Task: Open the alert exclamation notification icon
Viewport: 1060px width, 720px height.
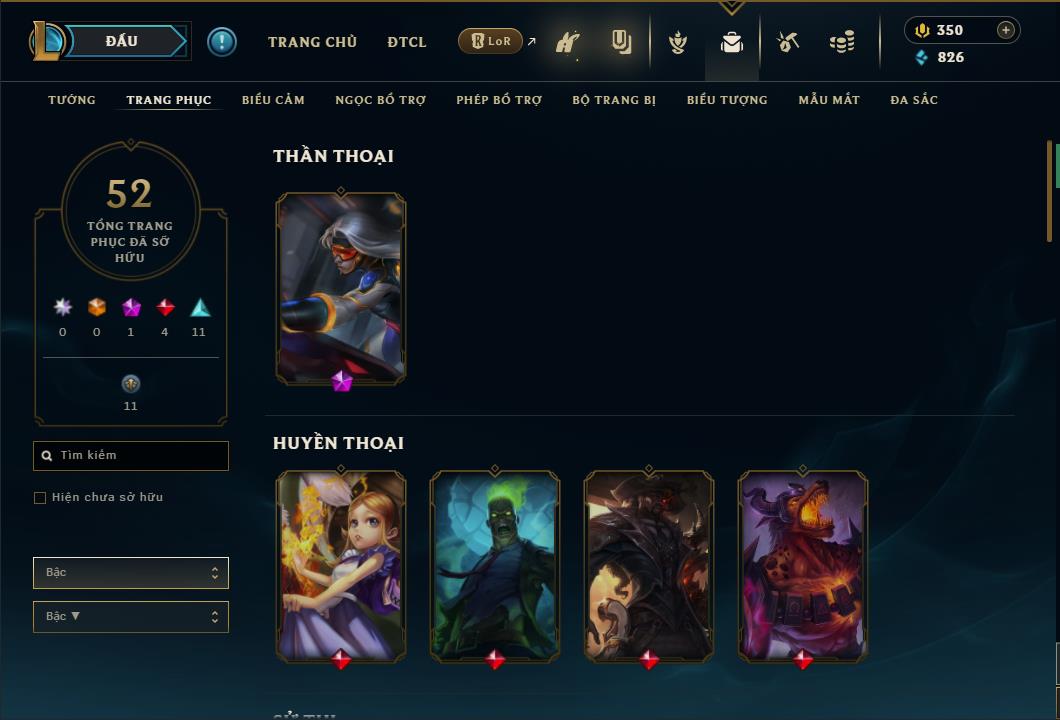Action: 222,41
